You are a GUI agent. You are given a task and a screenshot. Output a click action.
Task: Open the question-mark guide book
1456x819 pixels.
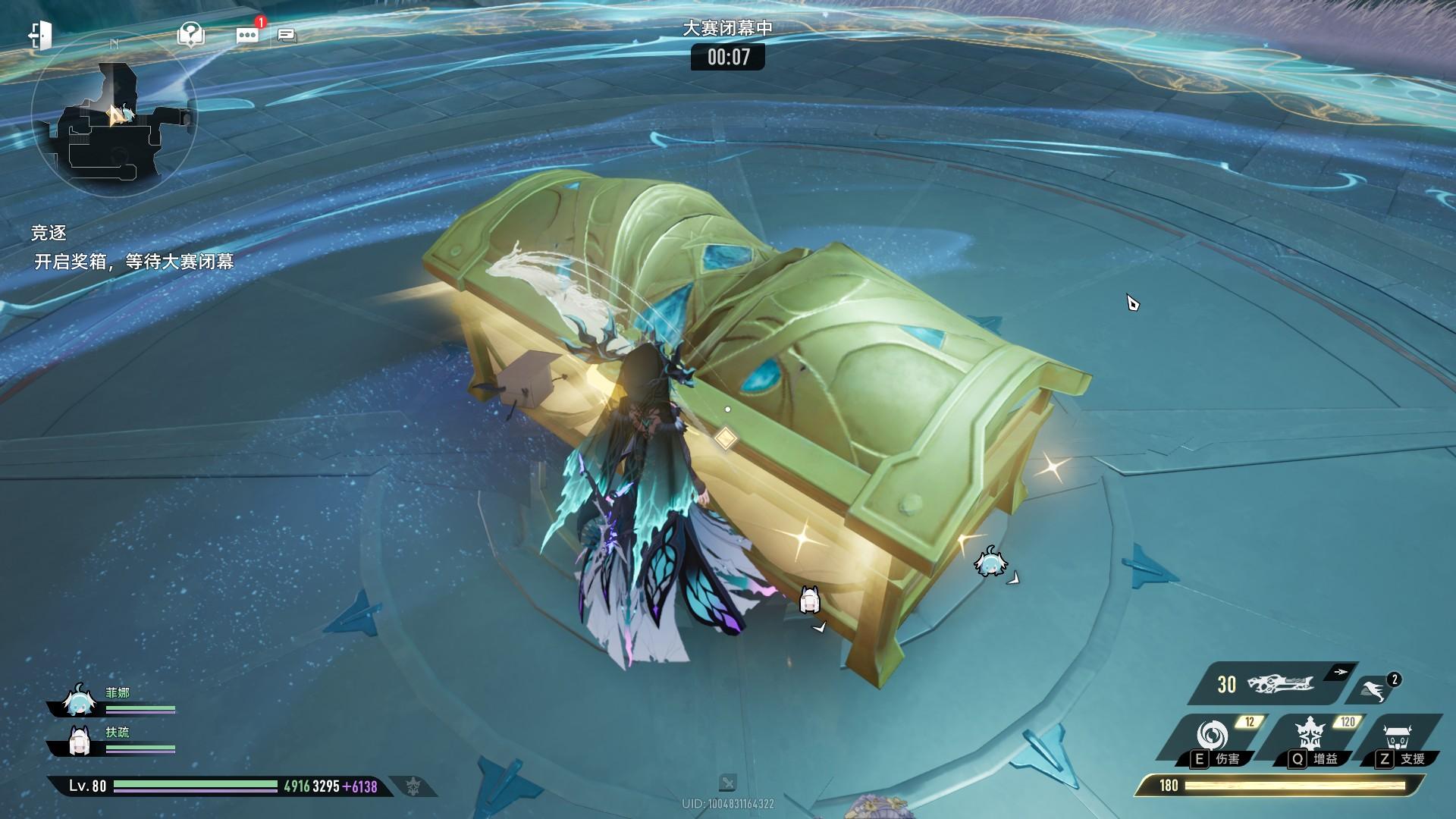click(x=190, y=34)
